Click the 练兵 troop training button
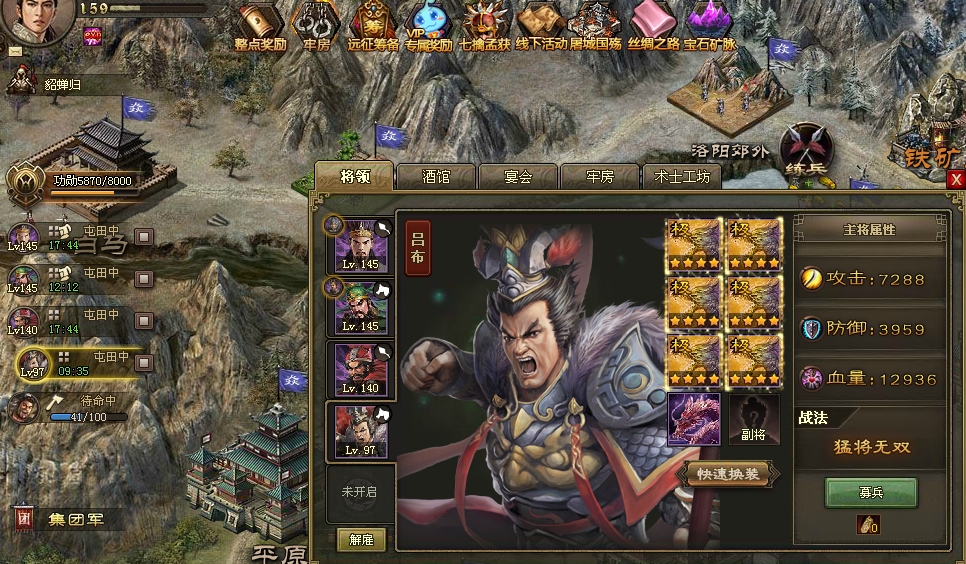This screenshot has height=564, width=966. click(x=805, y=150)
